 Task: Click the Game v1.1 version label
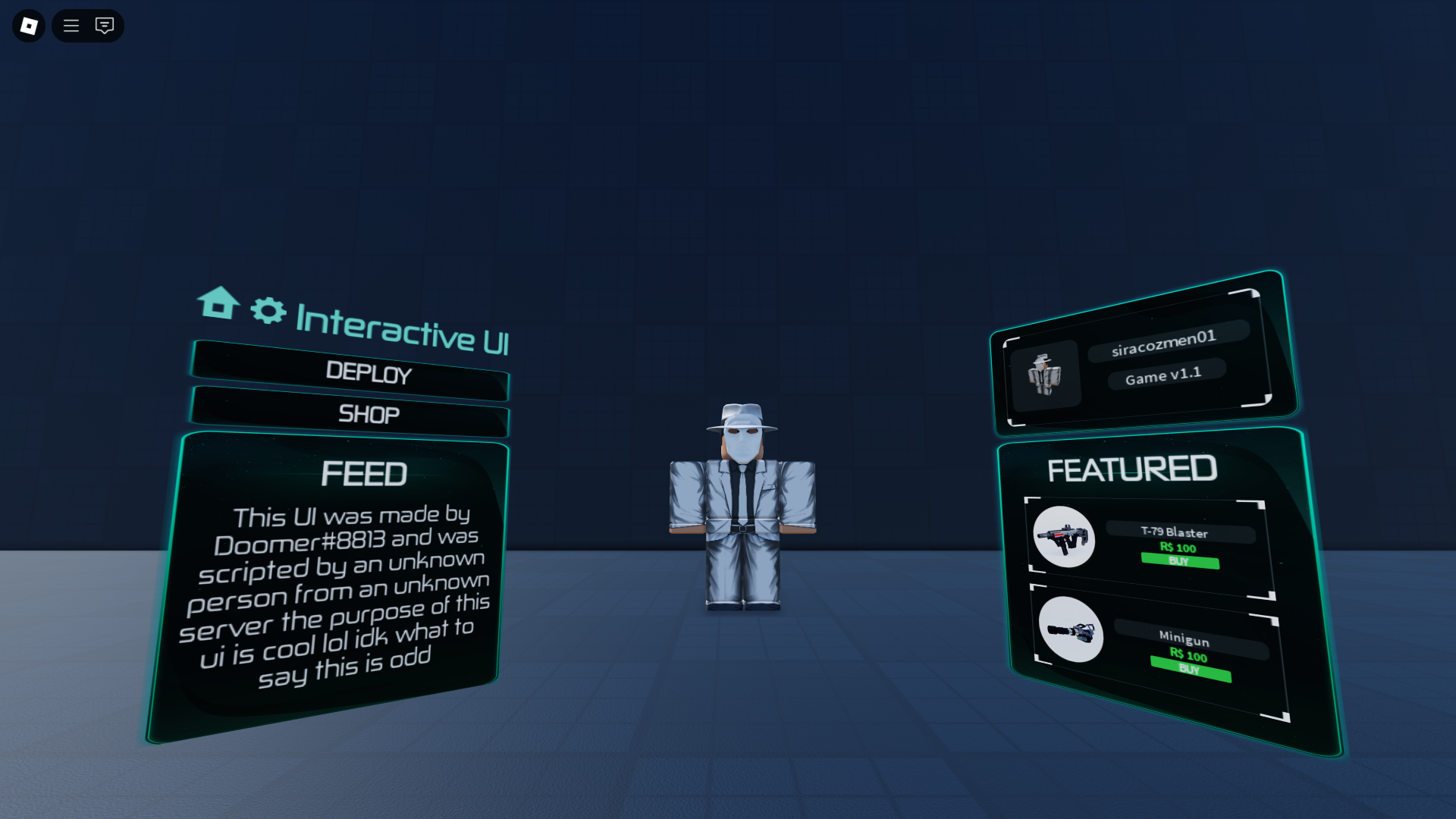pyautogui.click(x=1165, y=375)
